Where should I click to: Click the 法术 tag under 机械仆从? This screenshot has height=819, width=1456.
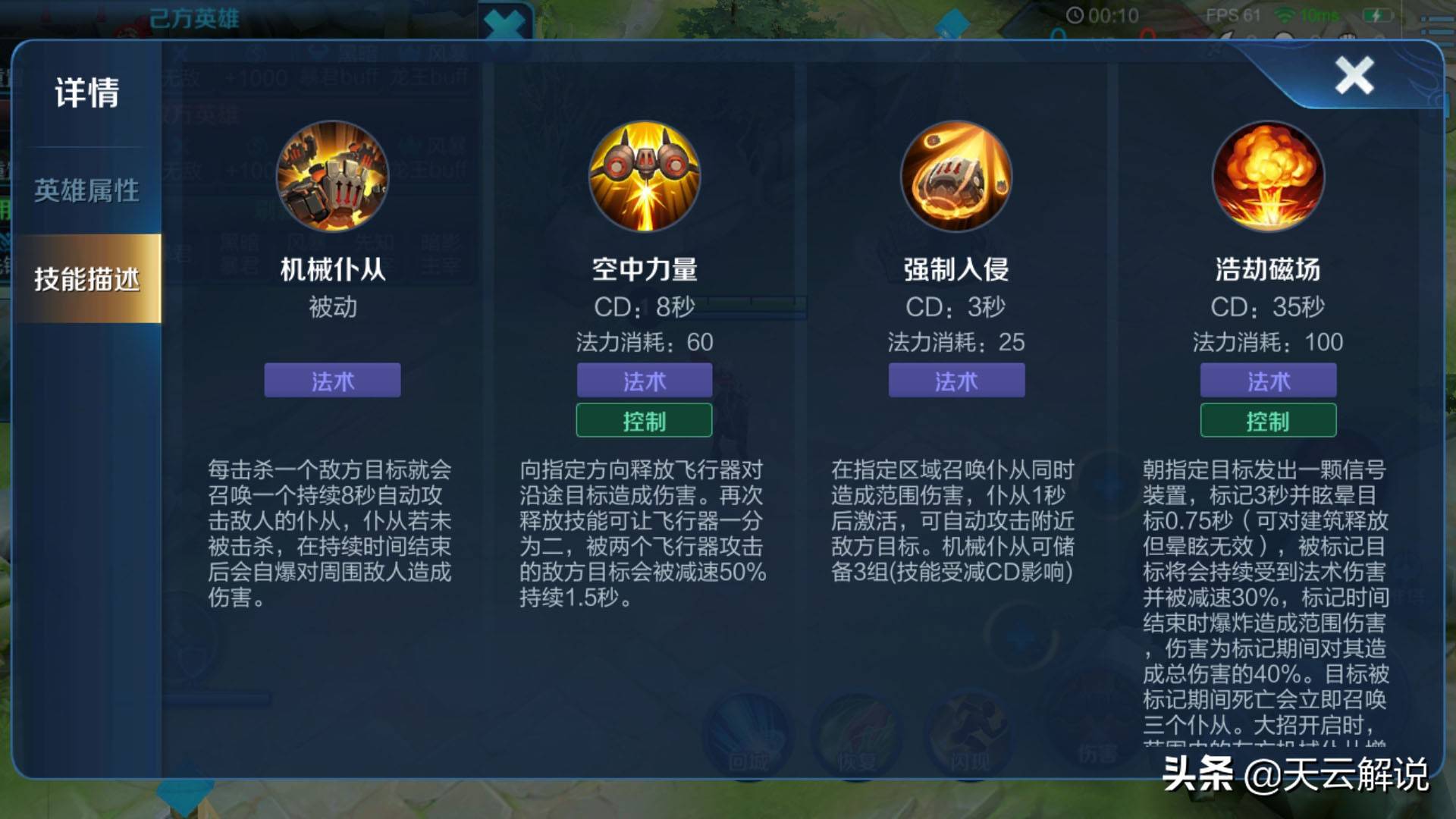click(332, 381)
